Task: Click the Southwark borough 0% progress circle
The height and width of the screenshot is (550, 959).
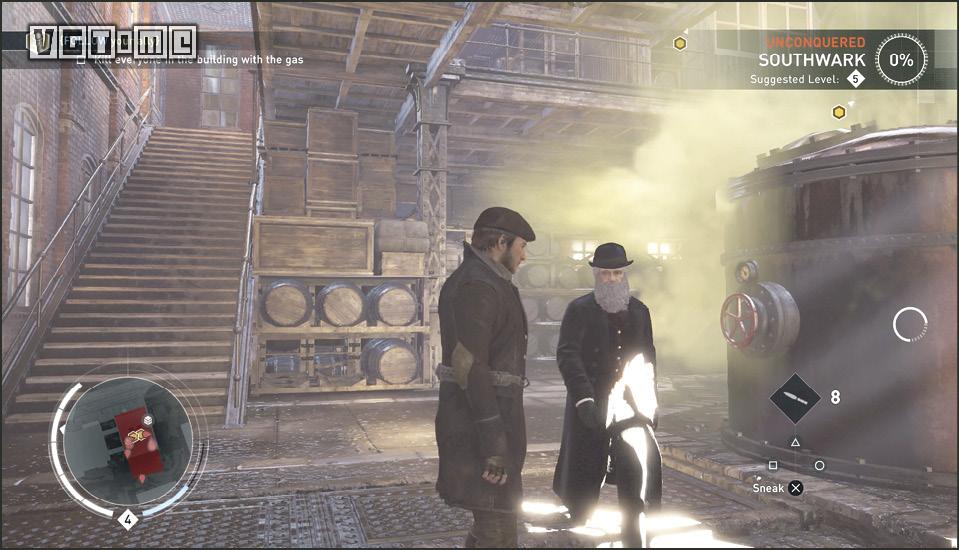Action: [901, 59]
